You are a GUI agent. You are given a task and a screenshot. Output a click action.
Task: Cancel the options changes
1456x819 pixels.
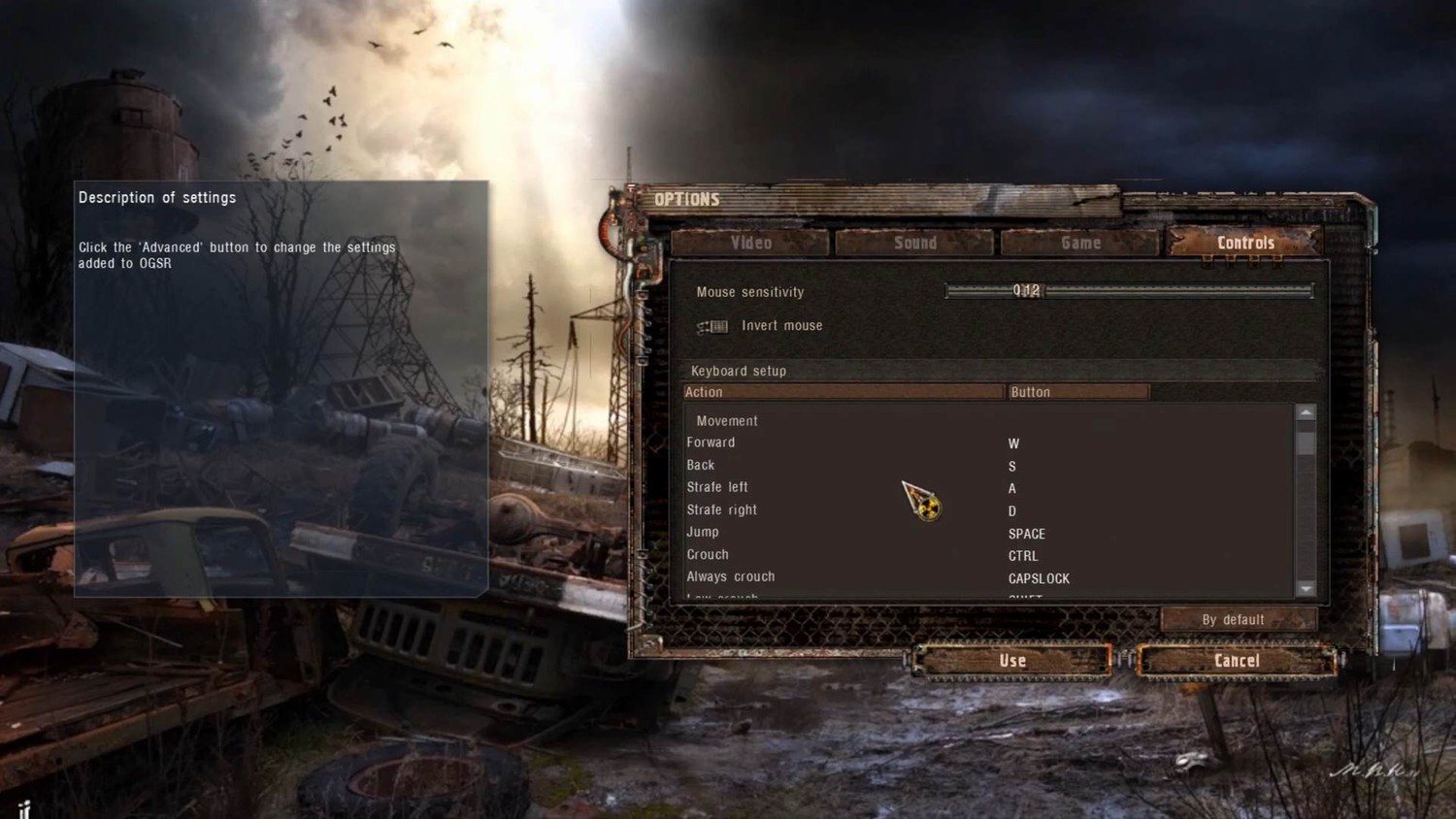tap(1237, 661)
